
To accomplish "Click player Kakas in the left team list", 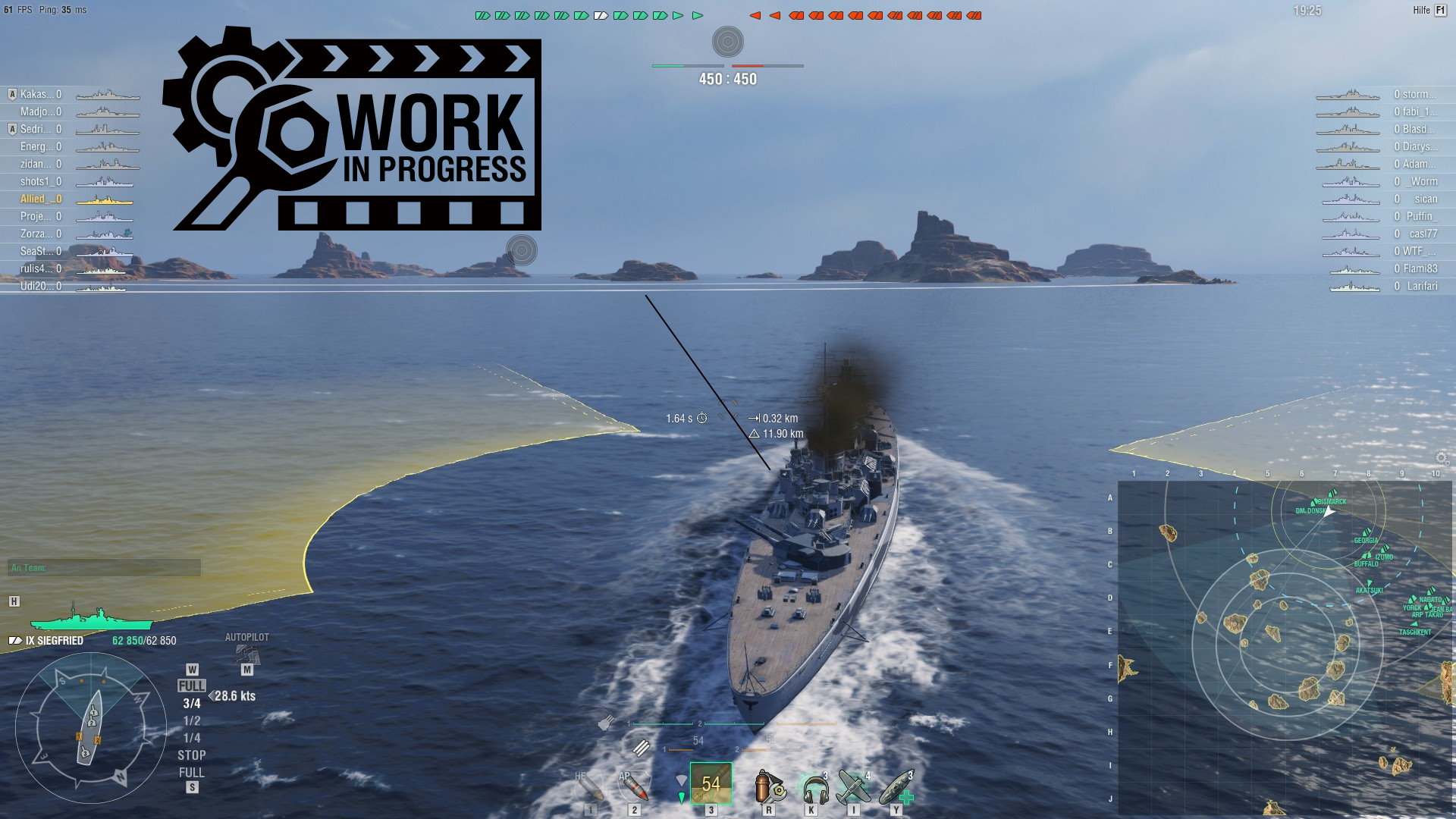I will (36, 93).
